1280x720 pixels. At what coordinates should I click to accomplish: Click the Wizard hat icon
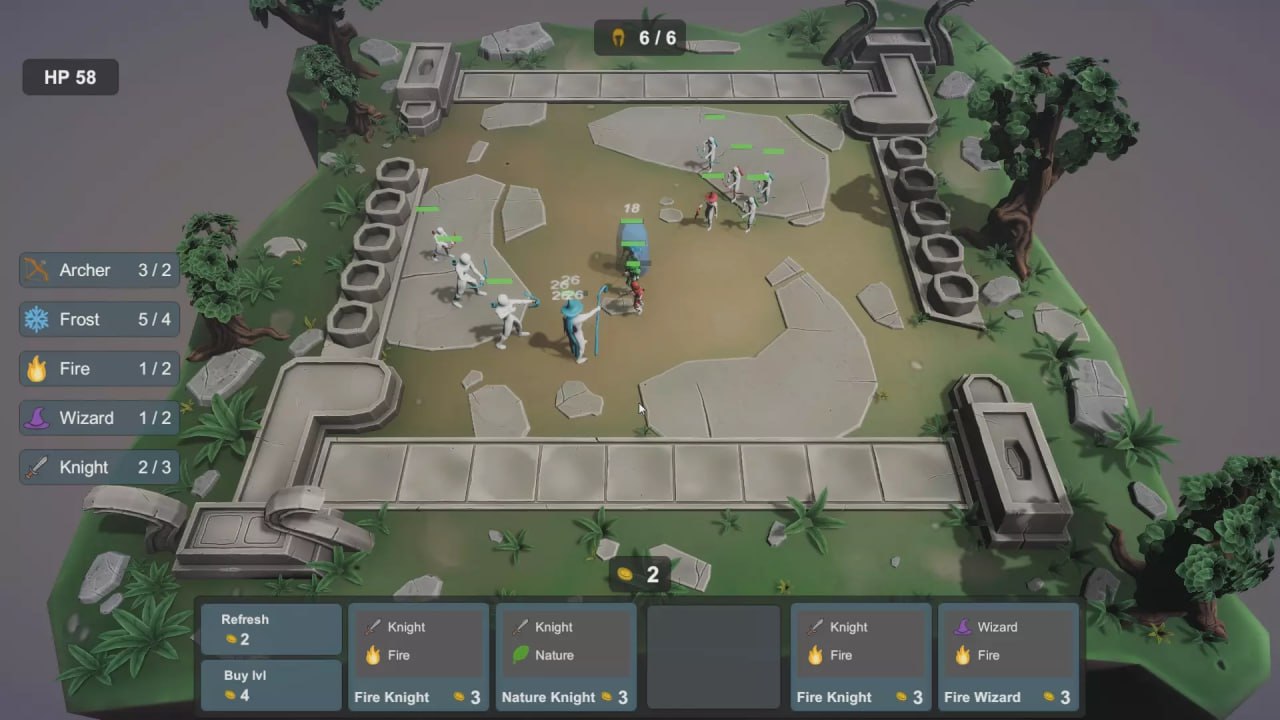click(x=39, y=417)
